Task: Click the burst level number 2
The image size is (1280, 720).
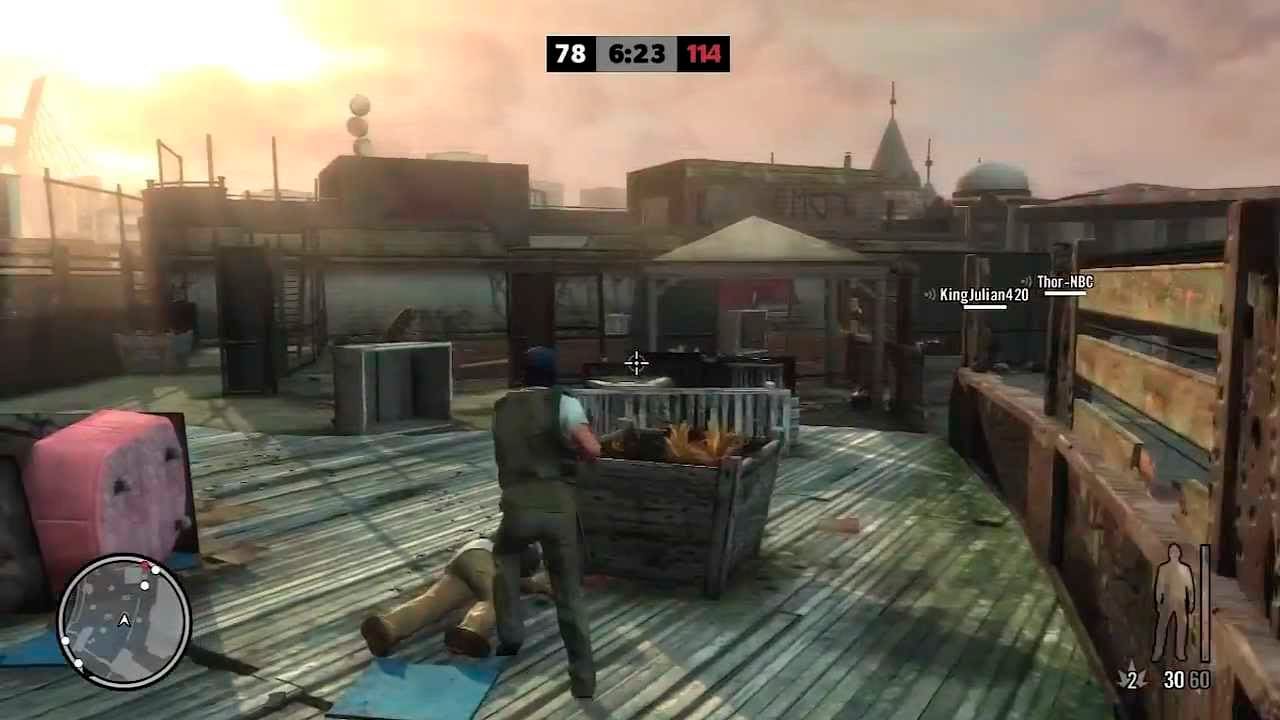Action: (1133, 679)
